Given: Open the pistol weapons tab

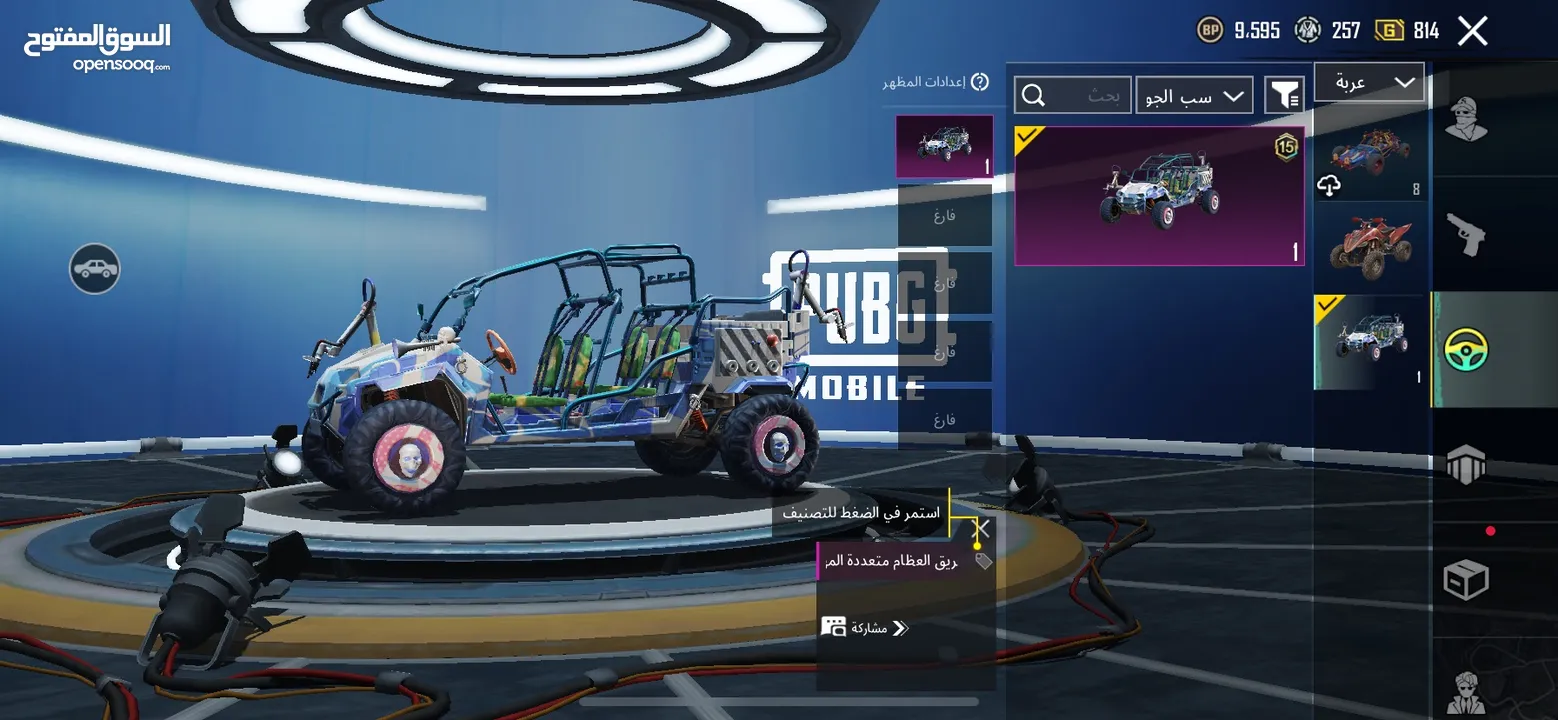Looking at the screenshot, I should click(1466, 235).
